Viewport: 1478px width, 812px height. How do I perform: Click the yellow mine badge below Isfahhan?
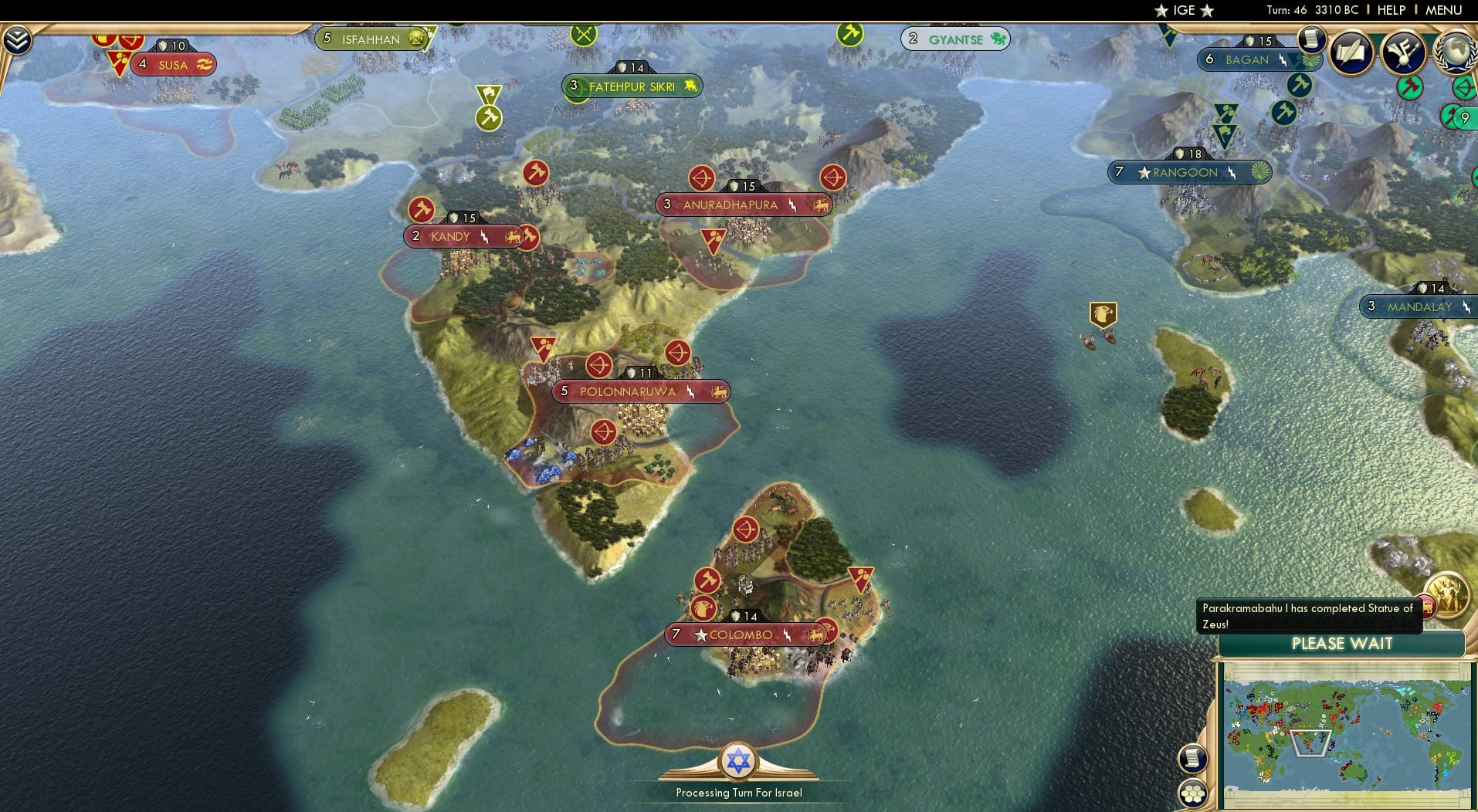[488, 119]
